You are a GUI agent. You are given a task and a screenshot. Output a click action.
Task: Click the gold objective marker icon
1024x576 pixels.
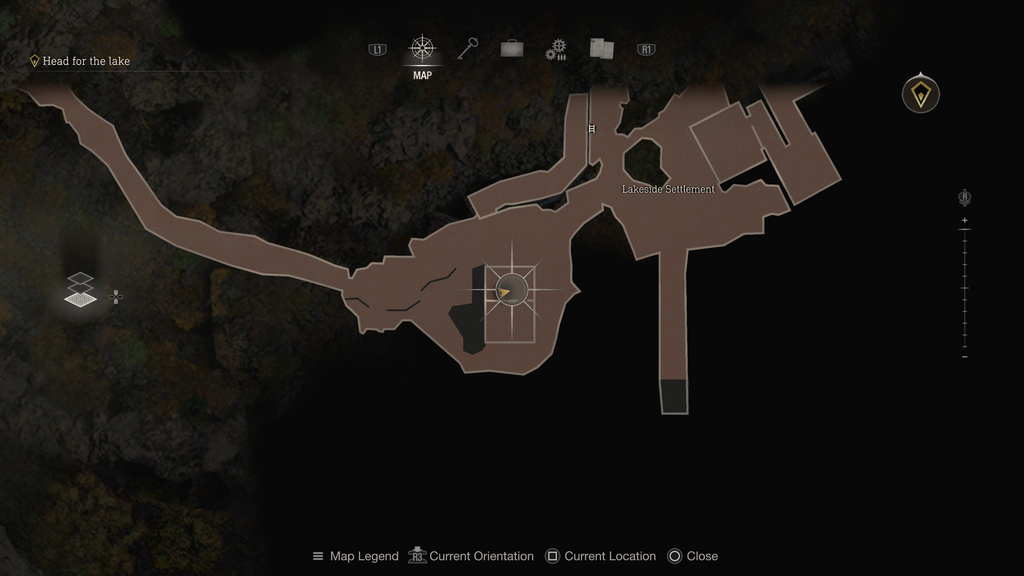coord(920,94)
